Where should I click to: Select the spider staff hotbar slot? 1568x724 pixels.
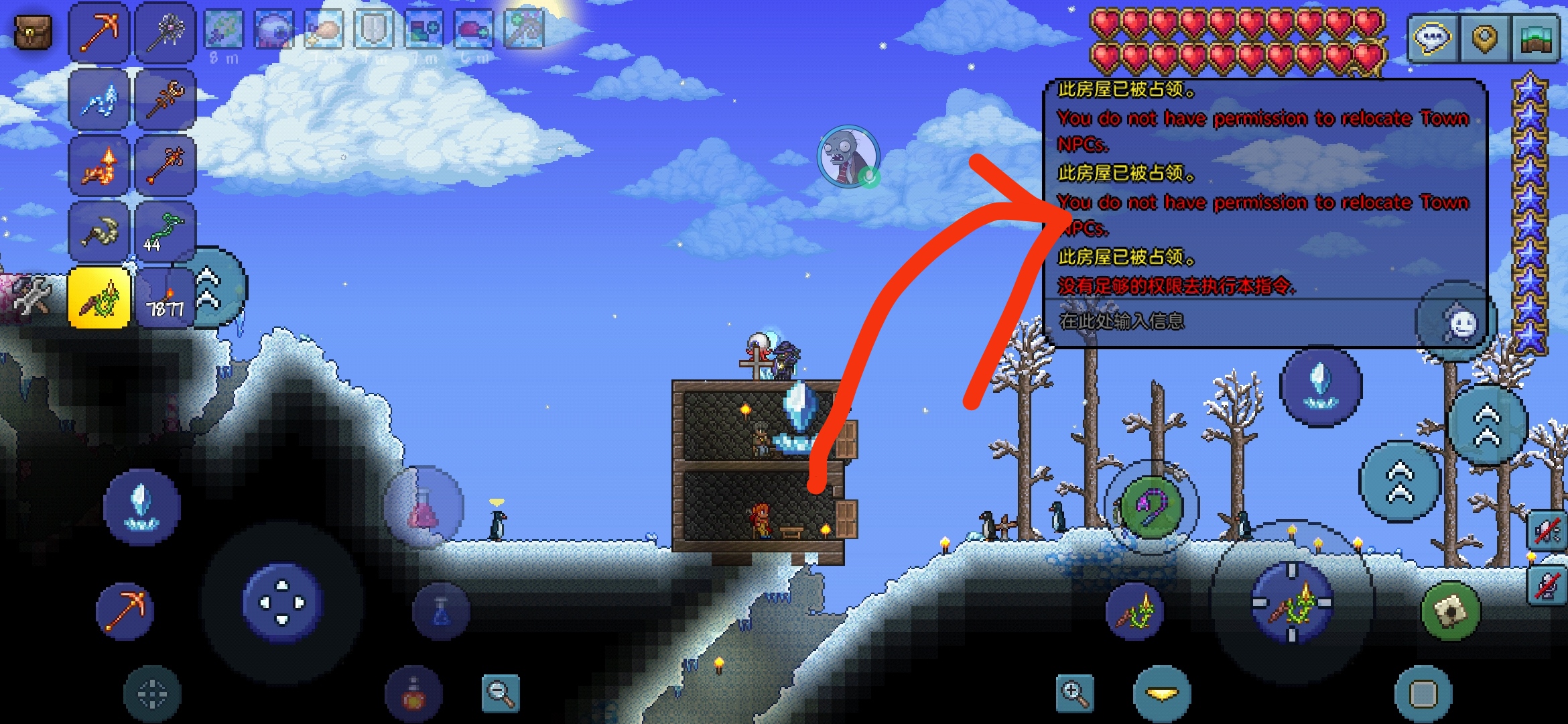(165, 32)
